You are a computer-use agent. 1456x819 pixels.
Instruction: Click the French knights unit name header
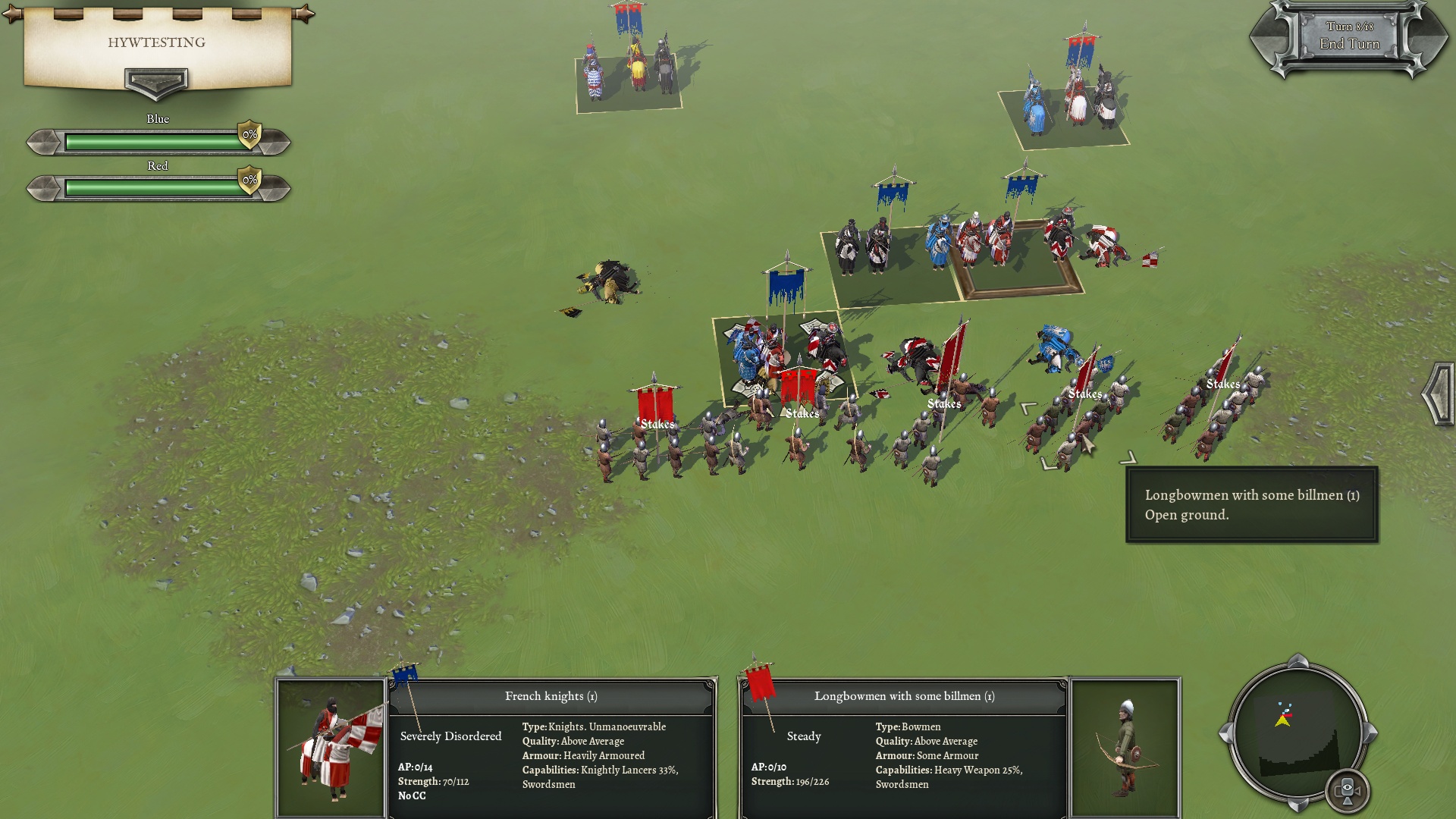(551, 696)
